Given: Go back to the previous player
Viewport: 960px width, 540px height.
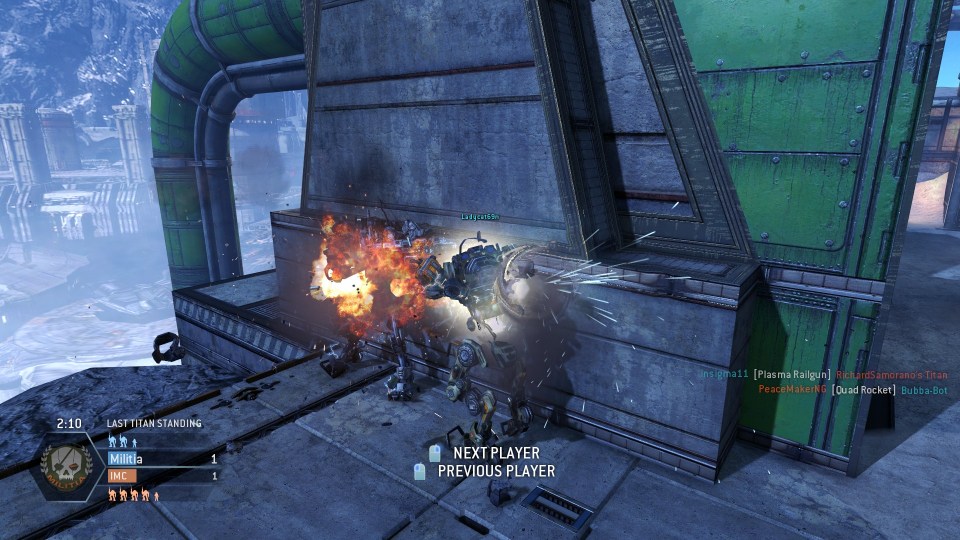Looking at the screenshot, I should point(495,471).
